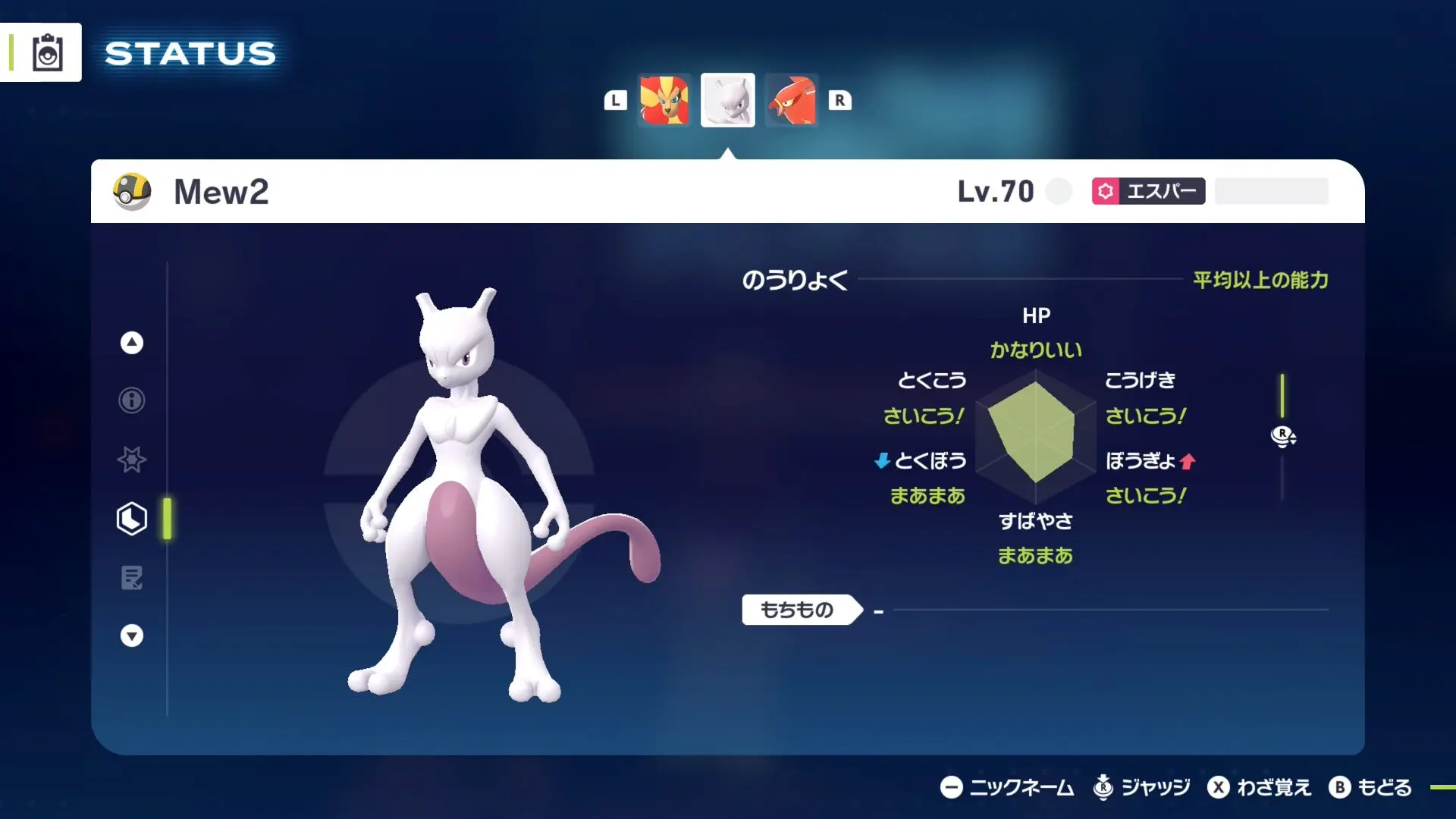Choose the red Pokémon party thumbnail
The width and height of the screenshot is (1456, 819).
pyautogui.click(x=791, y=100)
